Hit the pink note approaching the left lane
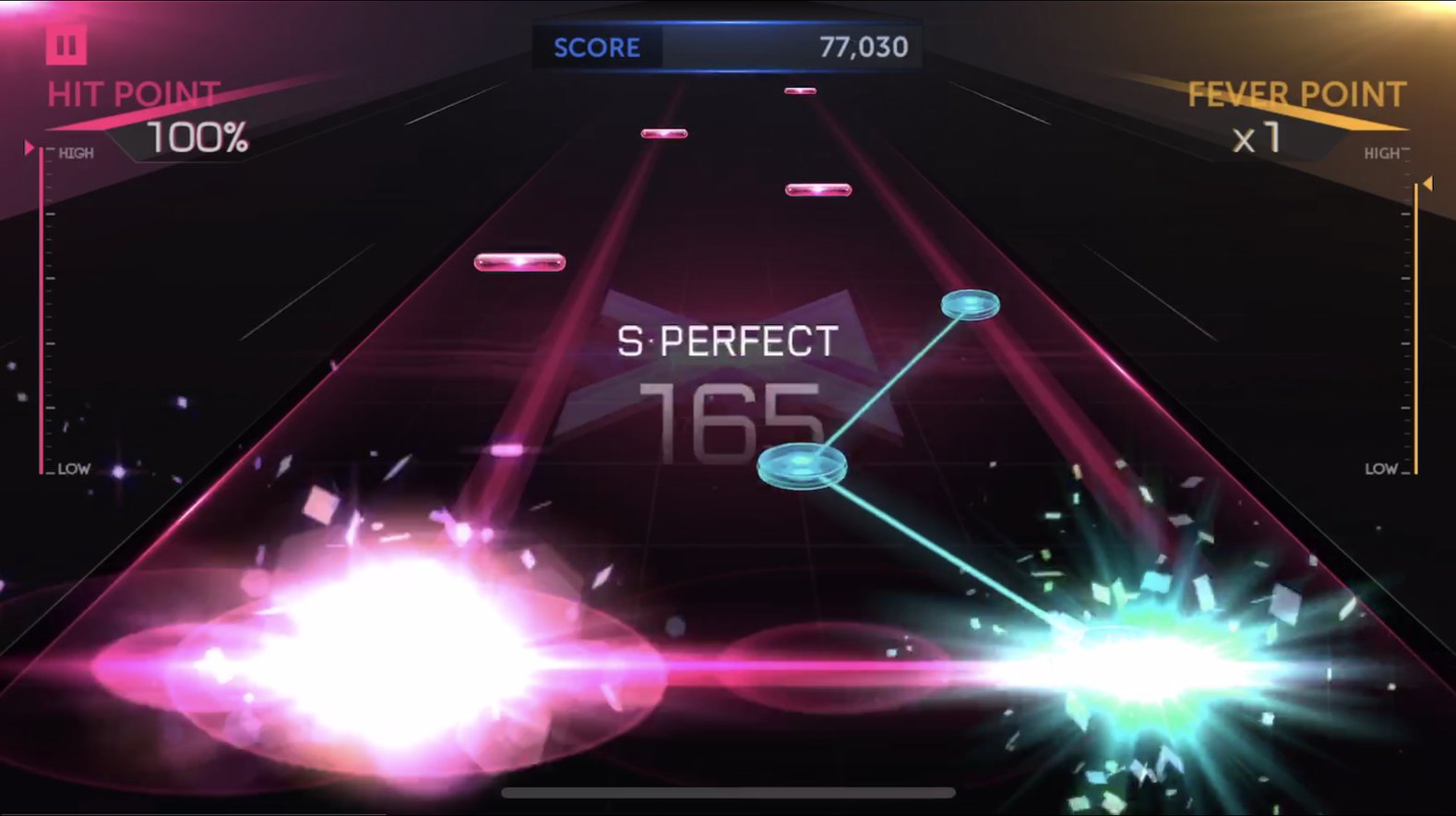This screenshot has height=816, width=1456. tap(519, 261)
